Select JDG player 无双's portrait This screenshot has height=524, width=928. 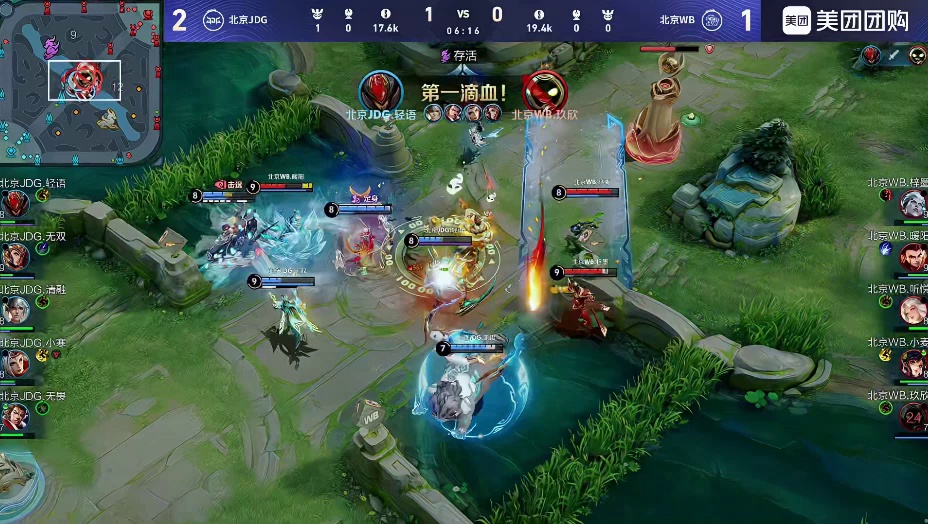(x=14, y=258)
